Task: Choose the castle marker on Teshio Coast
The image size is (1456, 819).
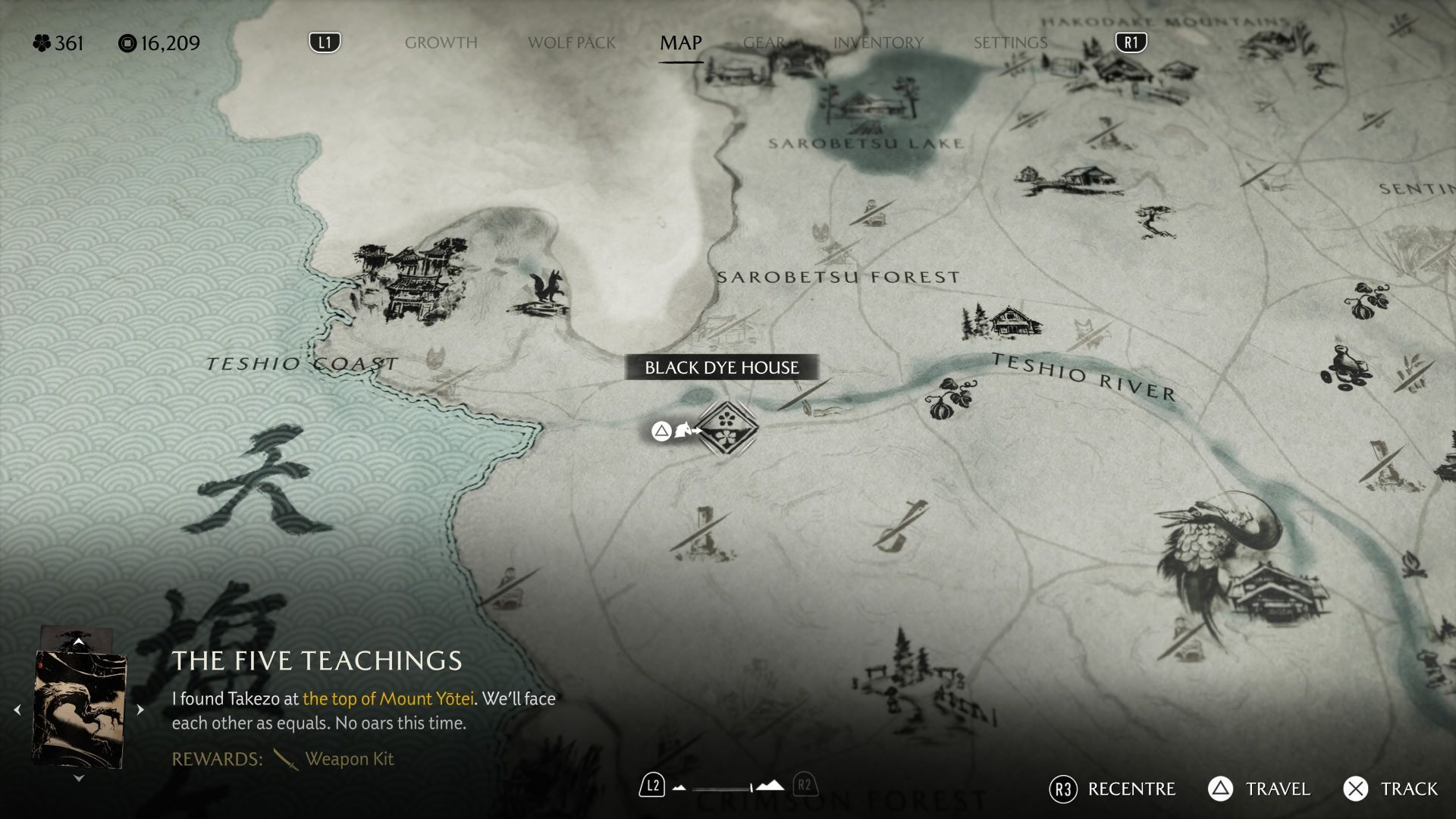Action: click(409, 281)
